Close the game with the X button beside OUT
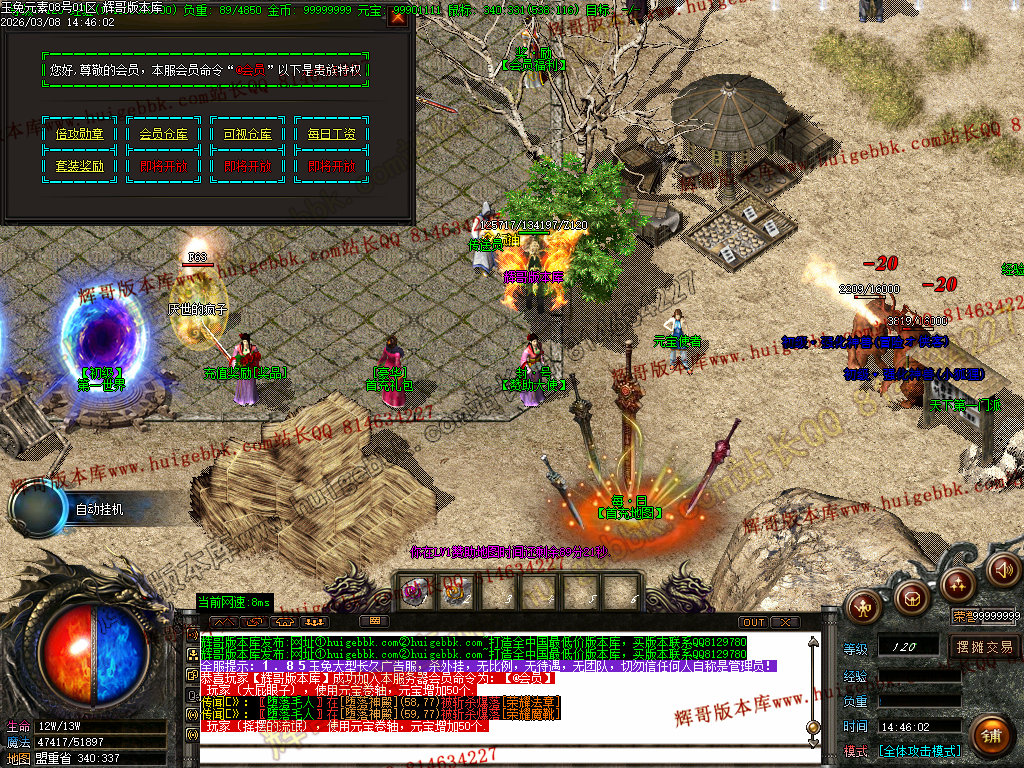This screenshot has height=768, width=1024. (x=786, y=622)
